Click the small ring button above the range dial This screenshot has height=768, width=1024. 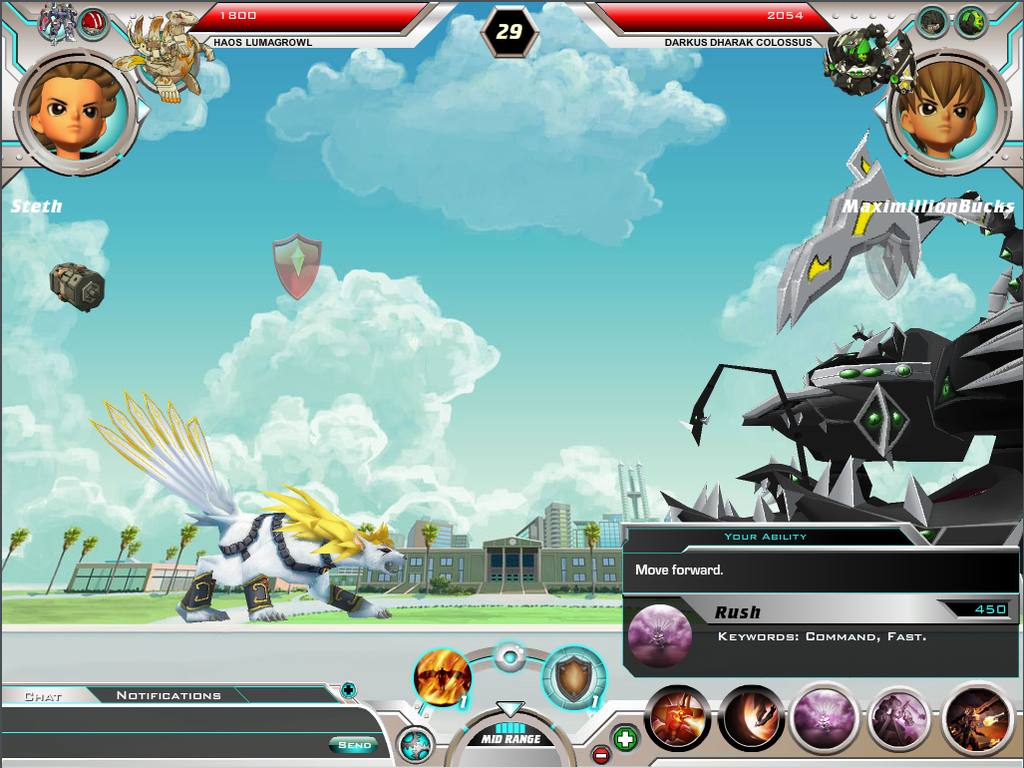pyautogui.click(x=510, y=657)
